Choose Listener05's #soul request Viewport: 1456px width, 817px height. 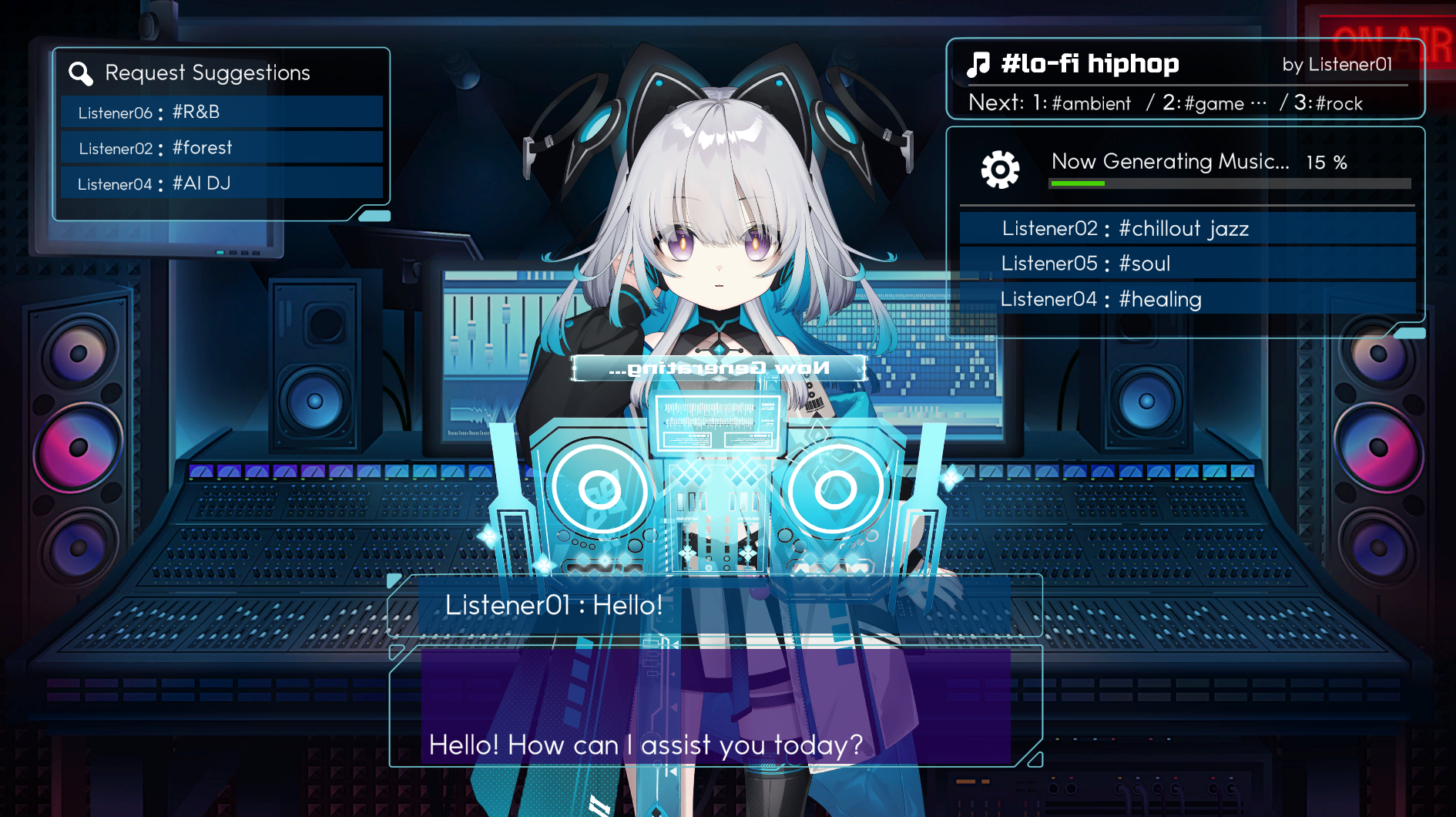click(1186, 264)
